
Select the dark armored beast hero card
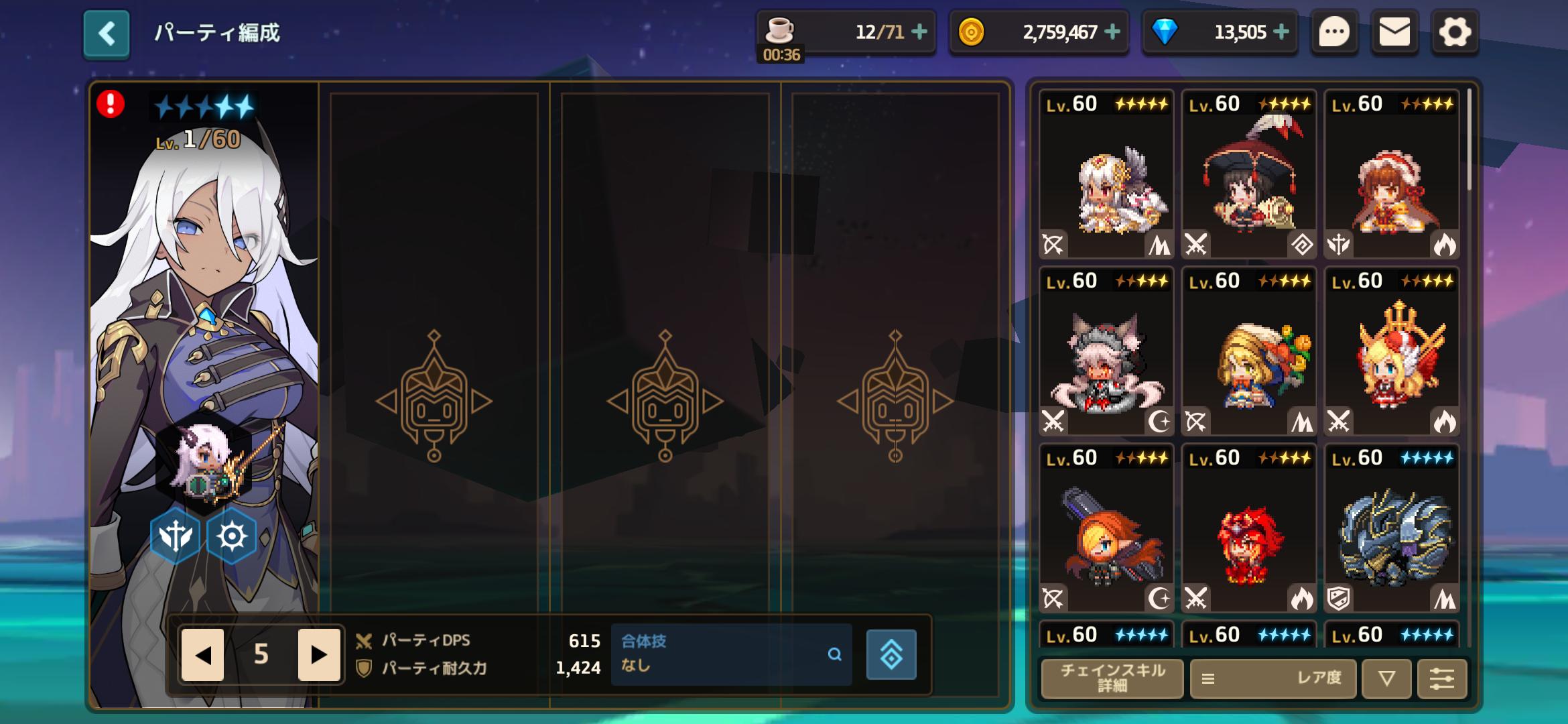1392,528
